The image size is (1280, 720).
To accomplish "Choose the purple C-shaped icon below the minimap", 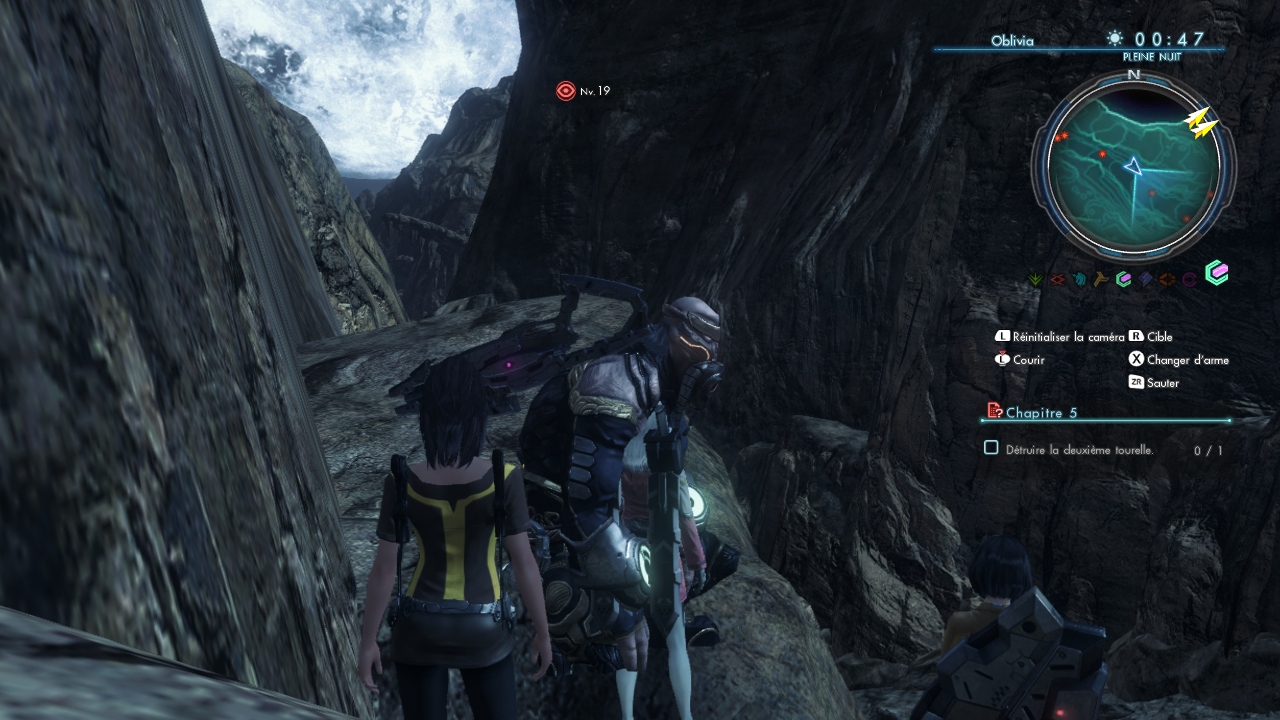I will click(1190, 280).
